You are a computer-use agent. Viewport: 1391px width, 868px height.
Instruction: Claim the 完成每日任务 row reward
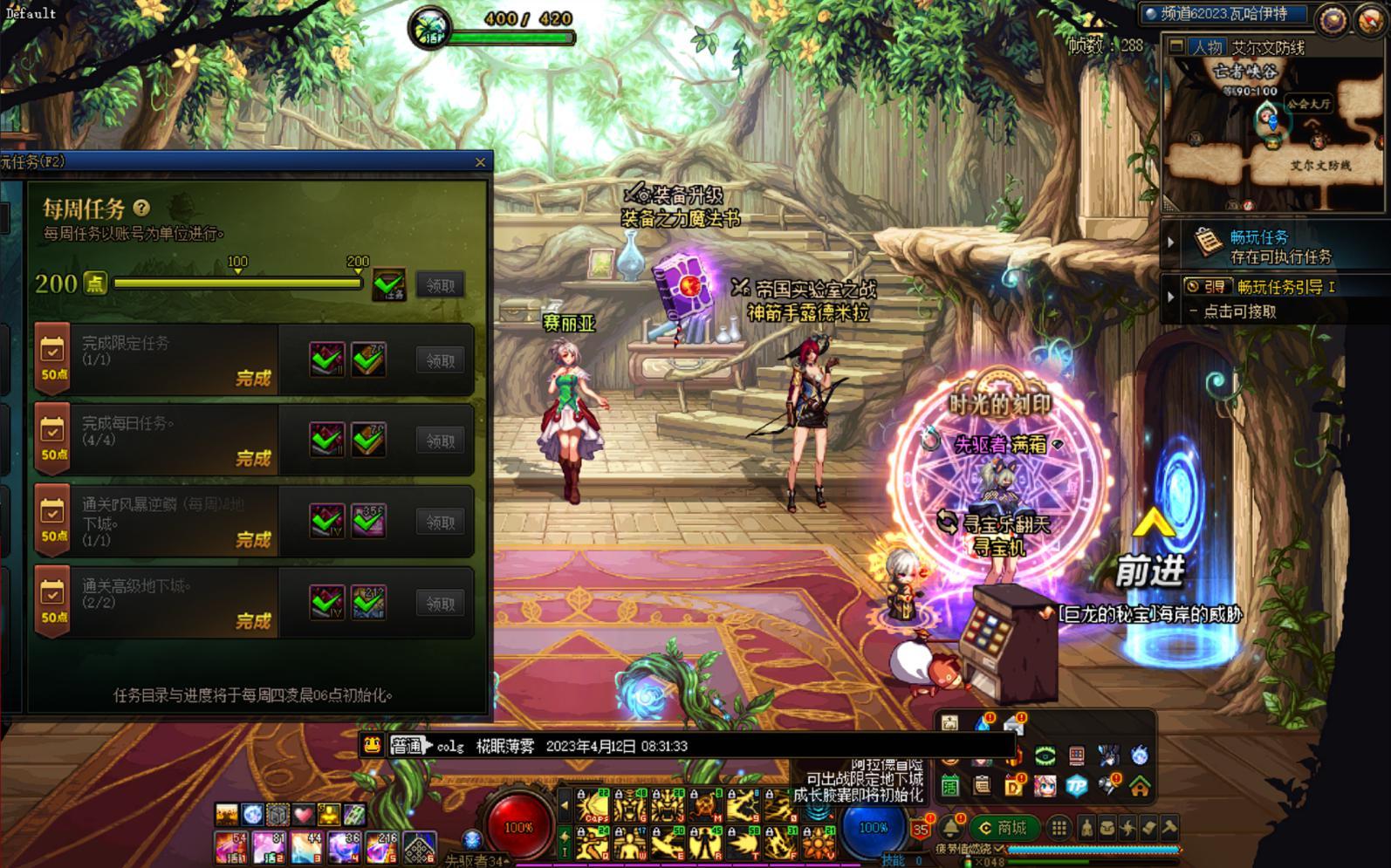pyautogui.click(x=440, y=441)
